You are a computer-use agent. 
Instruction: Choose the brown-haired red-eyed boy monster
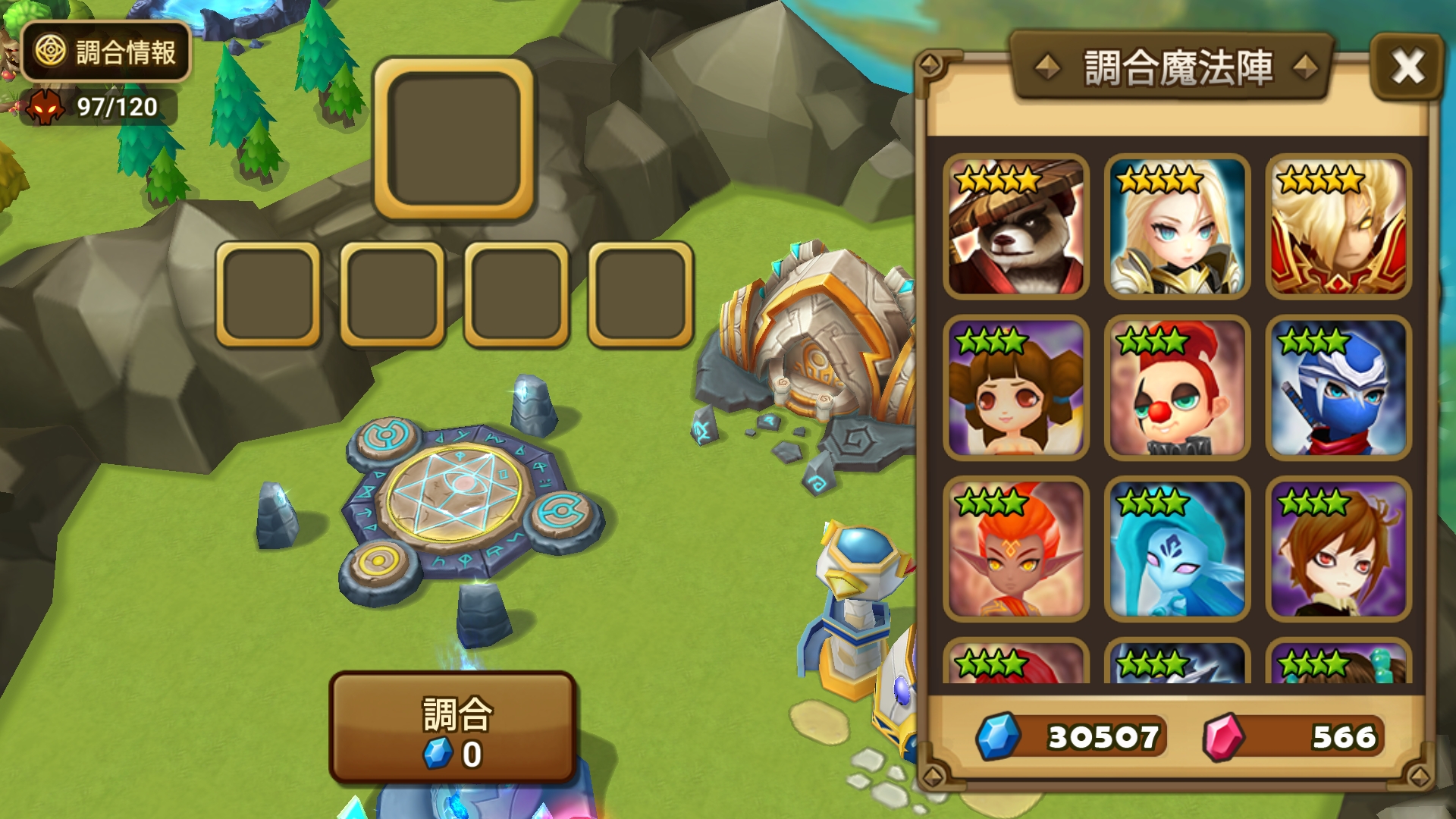(1339, 550)
